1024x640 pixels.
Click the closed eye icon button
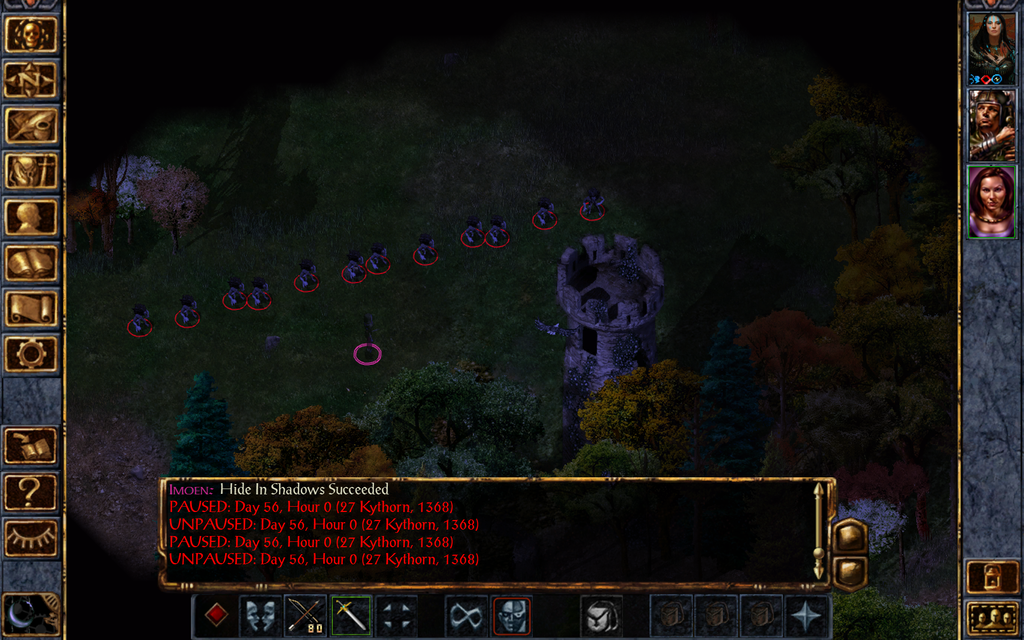(x=31, y=538)
